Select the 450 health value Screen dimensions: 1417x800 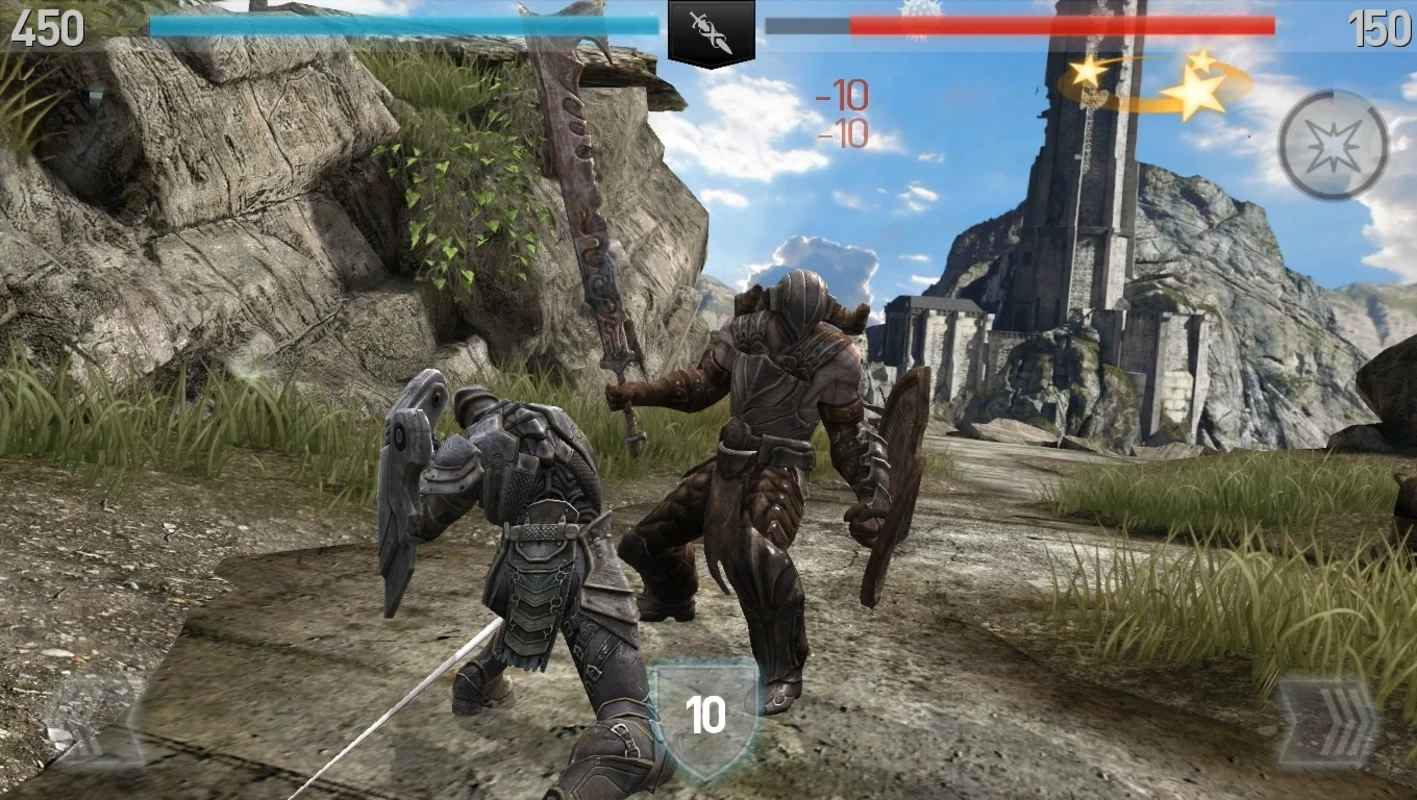[49, 29]
